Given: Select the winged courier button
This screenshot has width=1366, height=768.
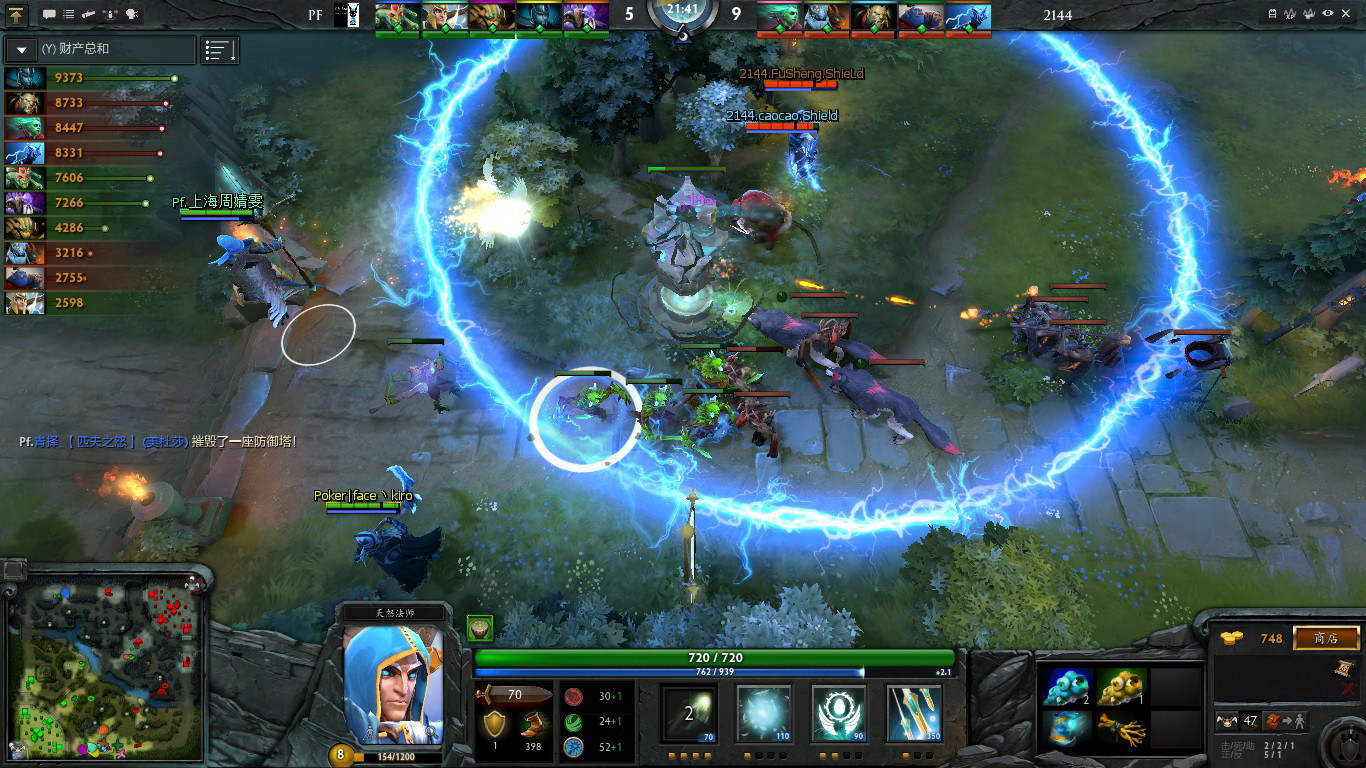Looking at the screenshot, I should 1226,721.
